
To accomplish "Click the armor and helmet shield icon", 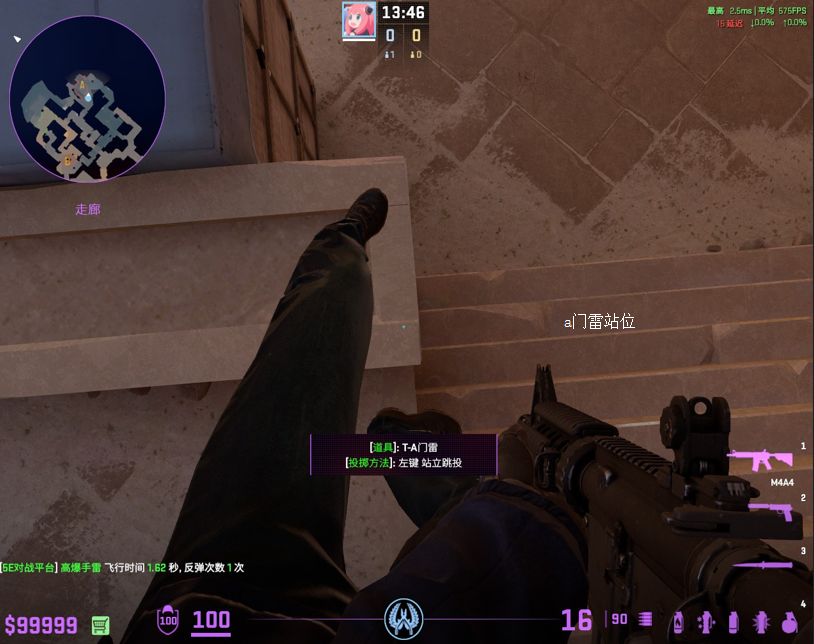I will (167, 621).
